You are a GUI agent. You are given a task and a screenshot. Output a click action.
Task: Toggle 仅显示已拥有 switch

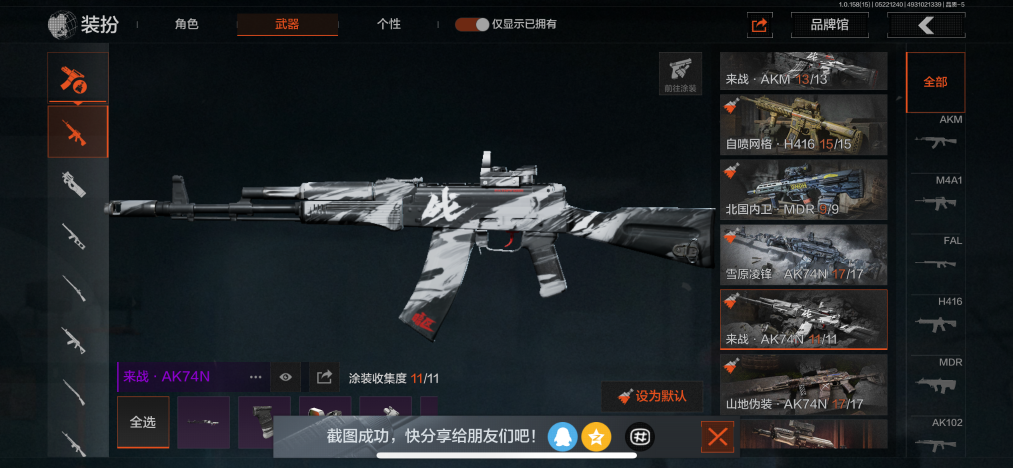click(x=472, y=24)
